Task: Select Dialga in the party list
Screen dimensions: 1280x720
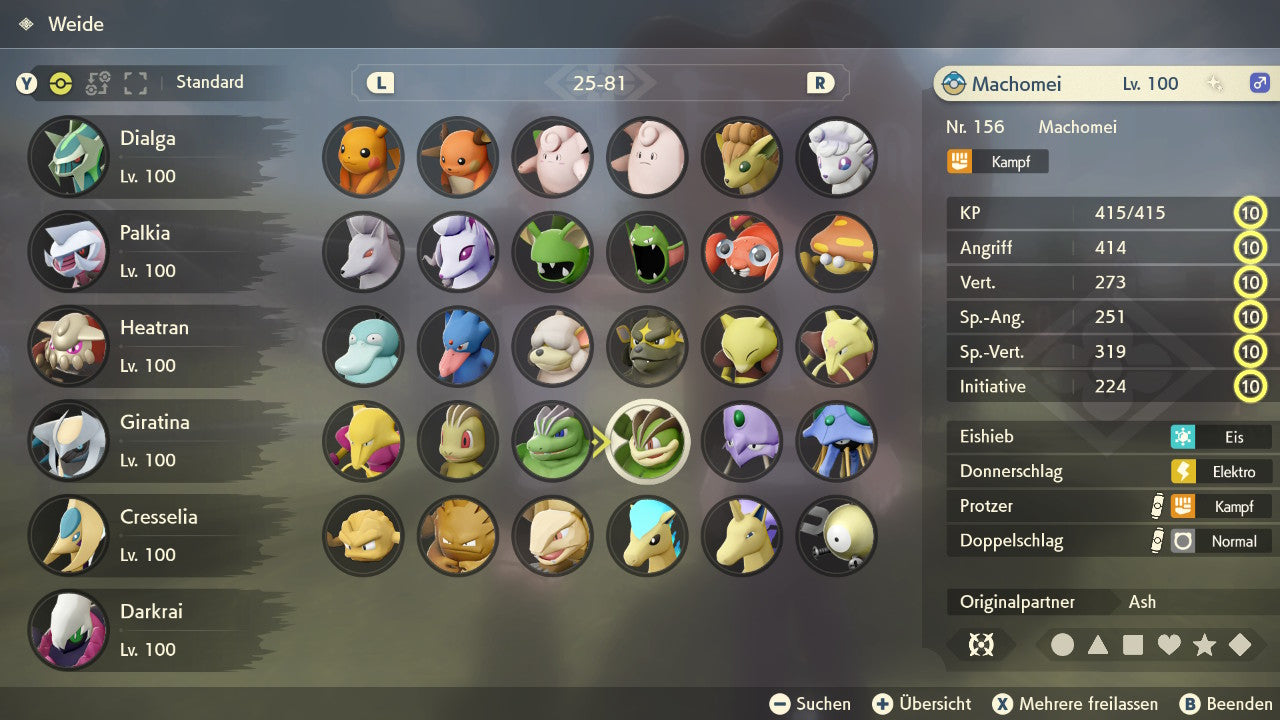Action: 150,157
